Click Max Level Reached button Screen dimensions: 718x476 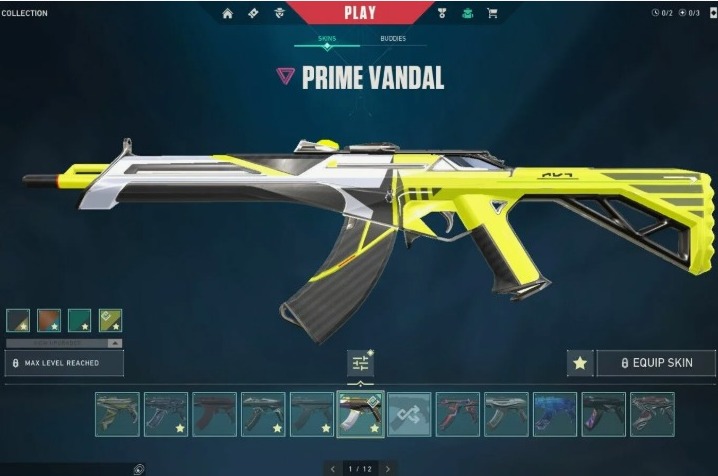[64, 363]
